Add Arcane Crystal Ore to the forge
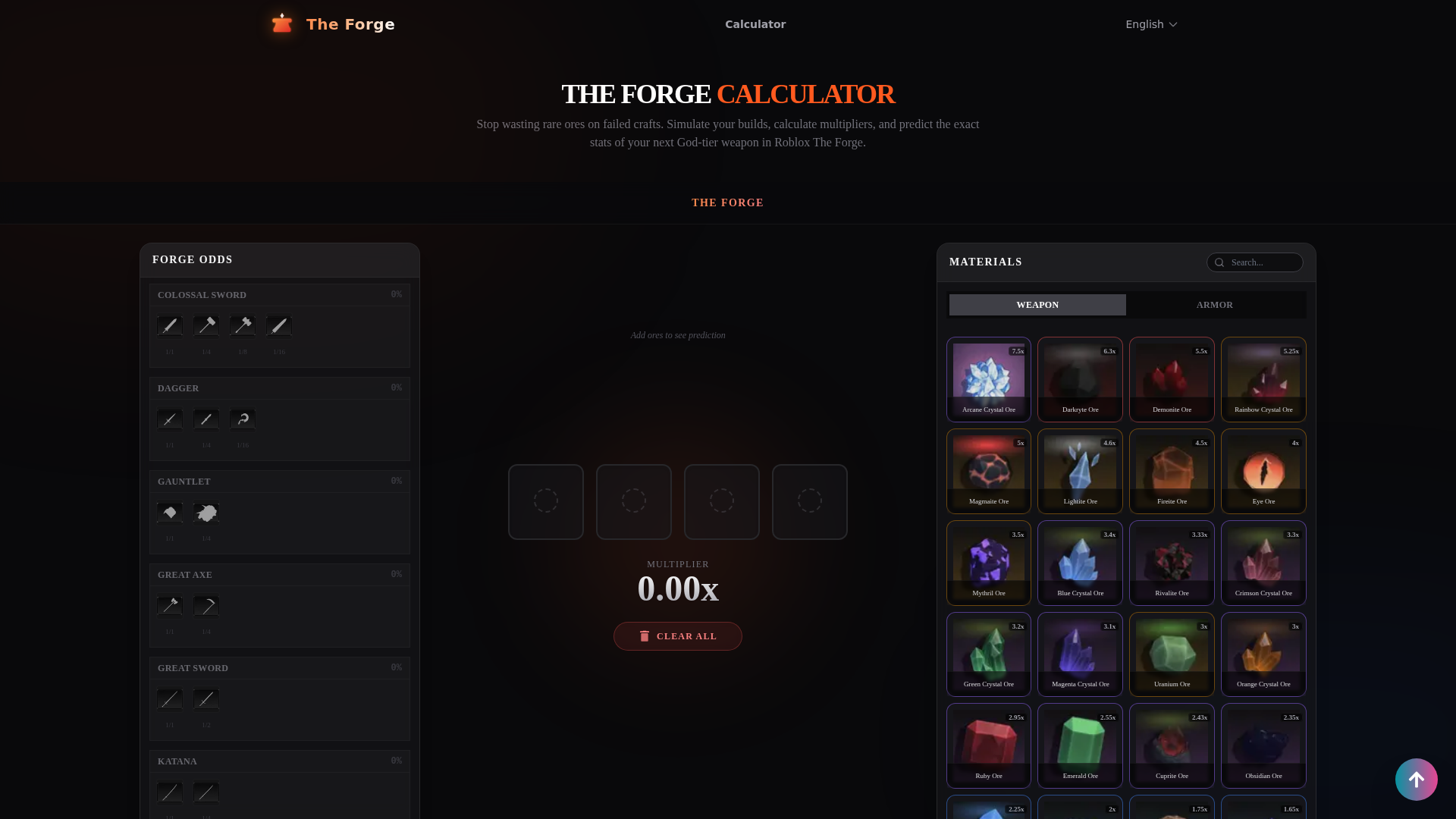1456x819 pixels. click(989, 379)
